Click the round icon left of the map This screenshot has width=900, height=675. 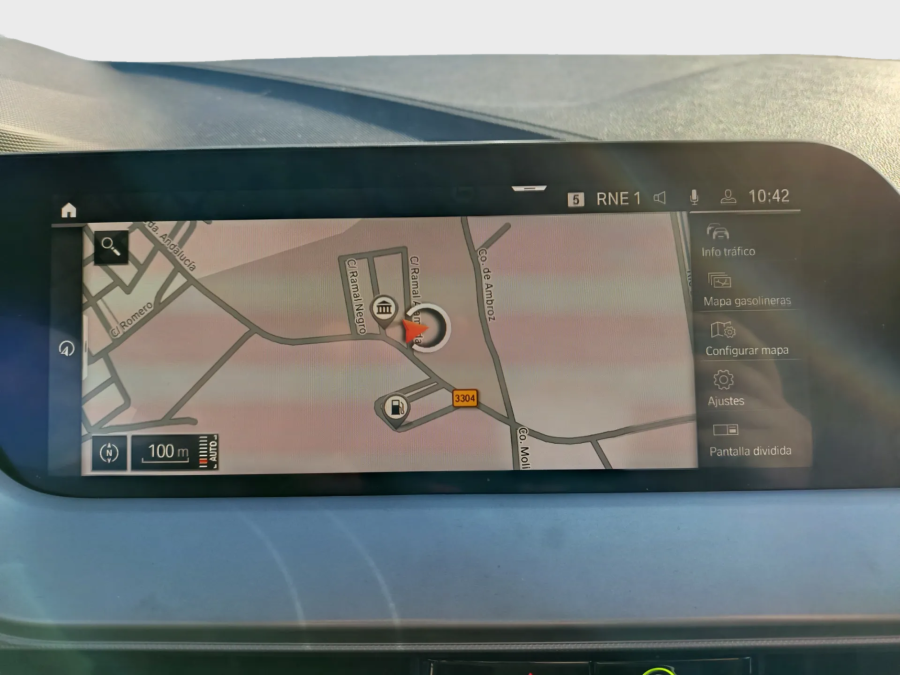pyautogui.click(x=67, y=348)
